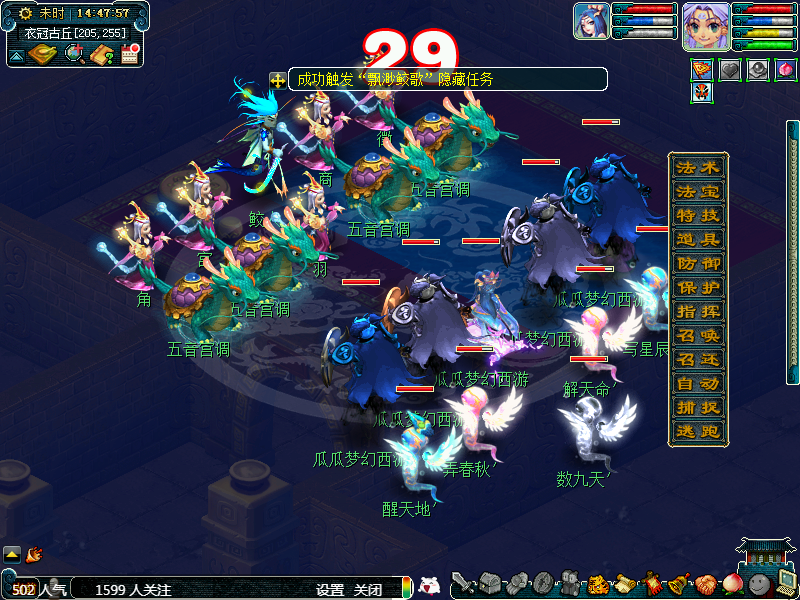
Task: Click the opera mask buff icon
Action: (x=702, y=93)
